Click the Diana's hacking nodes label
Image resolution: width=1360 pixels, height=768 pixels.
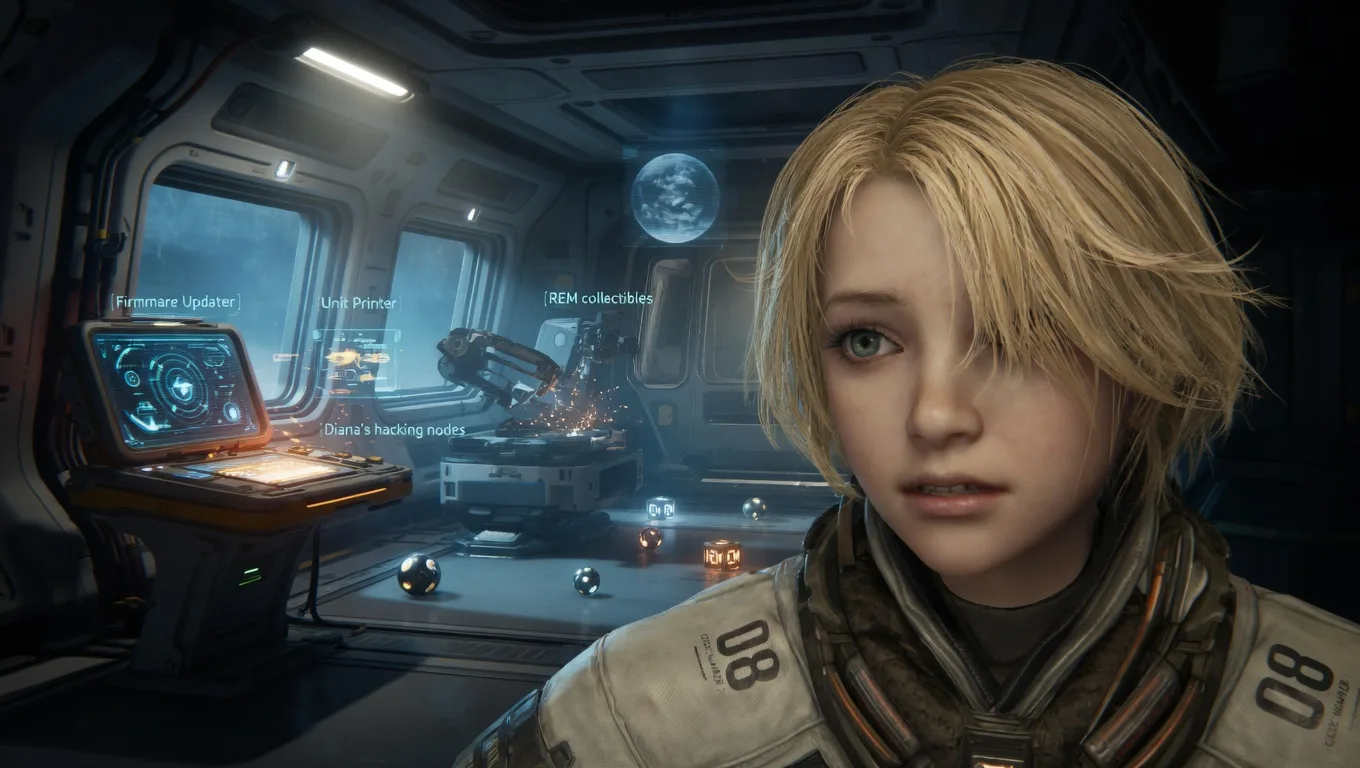point(394,429)
